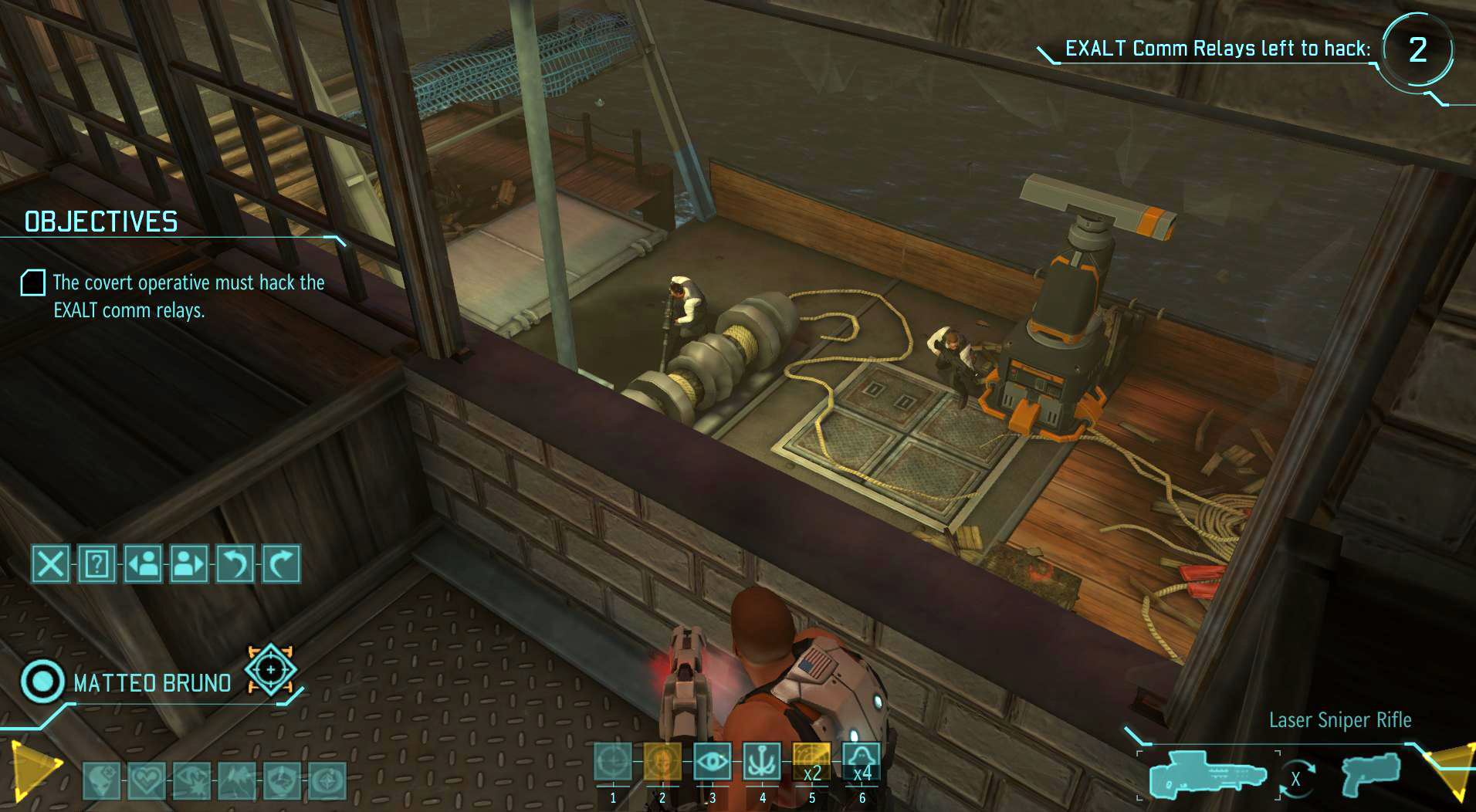Choose the fire weapon crosshair ability
This screenshot has height=812, width=1476.
614,760
